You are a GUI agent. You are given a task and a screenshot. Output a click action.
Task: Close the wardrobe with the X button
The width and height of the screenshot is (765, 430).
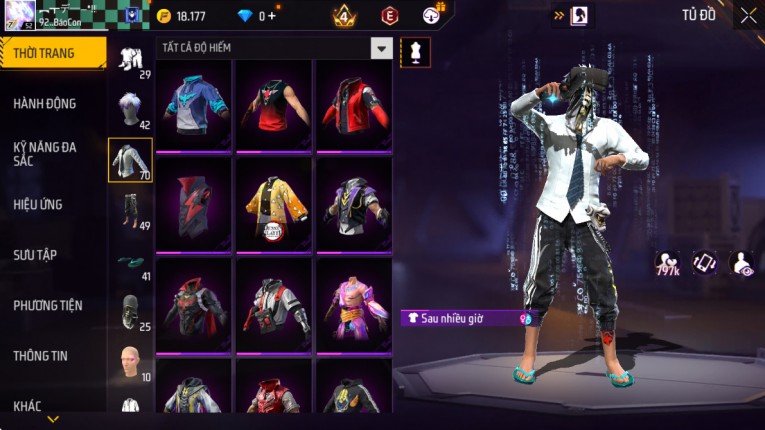click(748, 15)
